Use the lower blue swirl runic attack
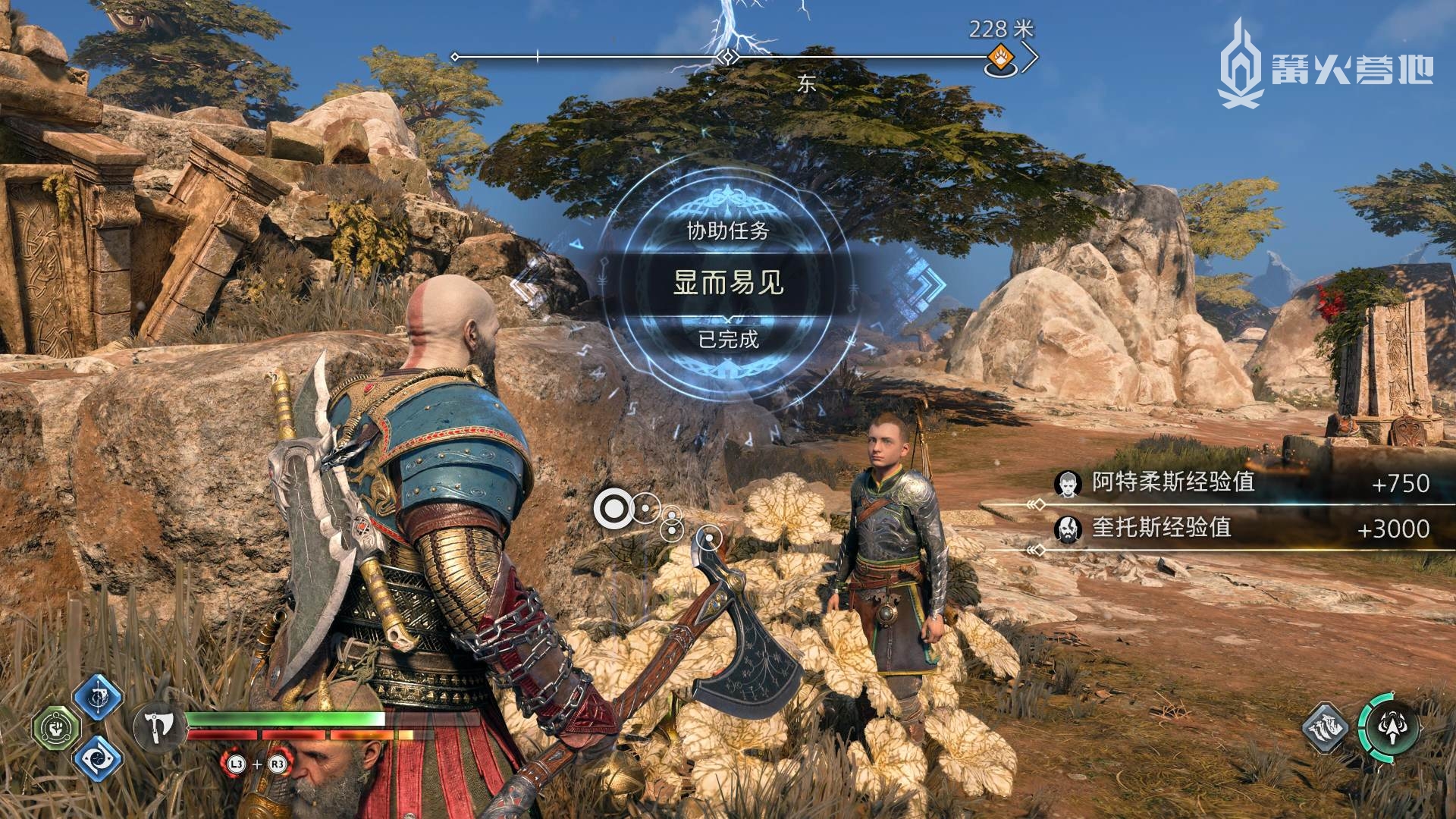 (x=99, y=758)
